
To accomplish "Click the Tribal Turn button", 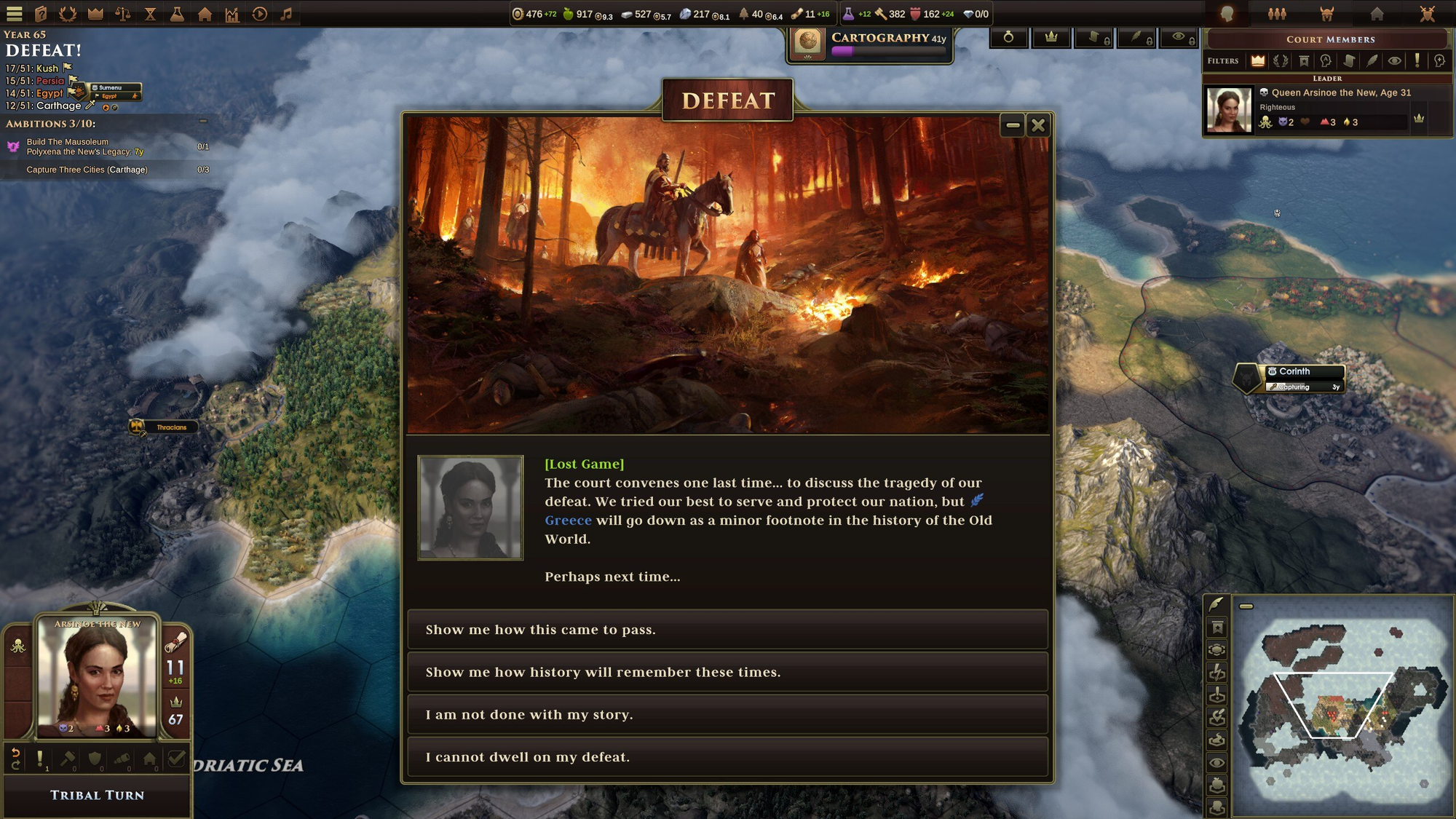I will click(x=98, y=795).
